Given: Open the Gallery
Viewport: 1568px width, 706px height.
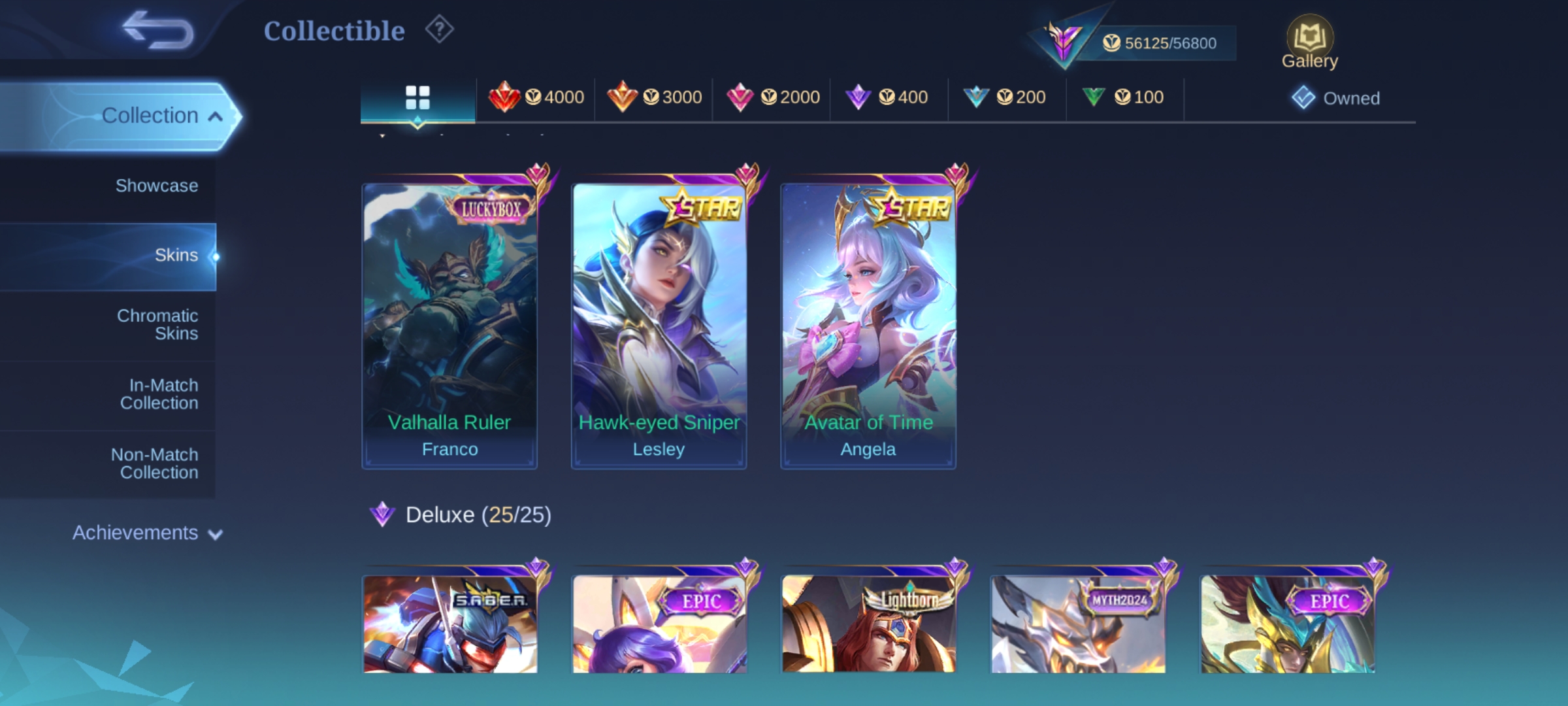Looking at the screenshot, I should click(1309, 43).
